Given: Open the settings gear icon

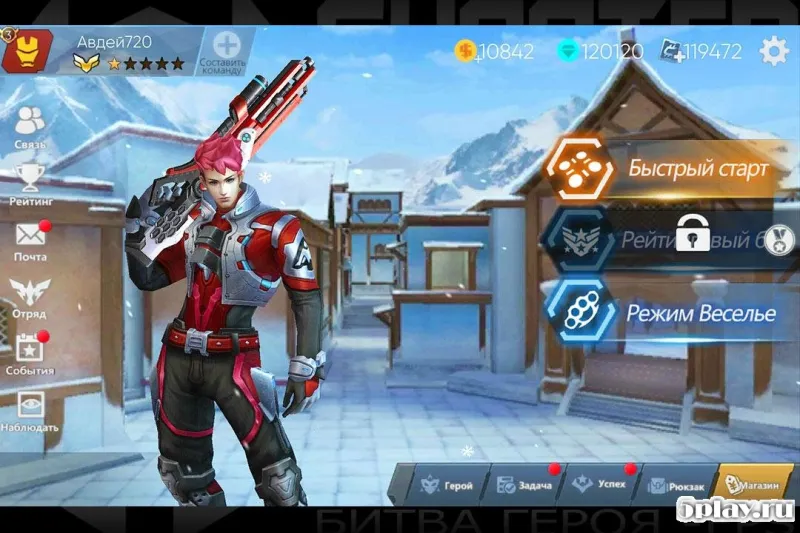Looking at the screenshot, I should [x=774, y=51].
